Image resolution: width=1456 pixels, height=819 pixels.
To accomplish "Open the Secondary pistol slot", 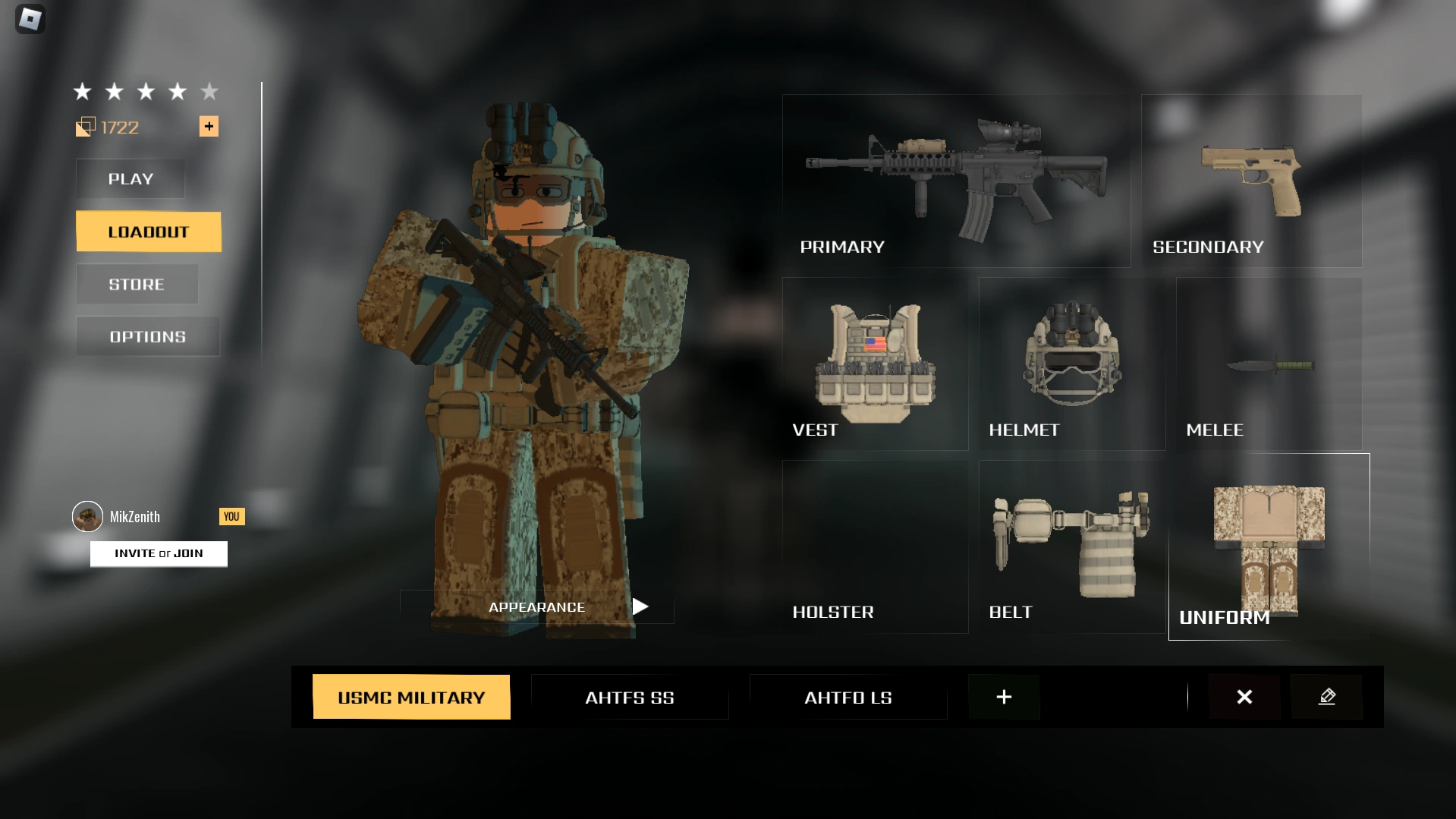I will pyautogui.click(x=1251, y=180).
